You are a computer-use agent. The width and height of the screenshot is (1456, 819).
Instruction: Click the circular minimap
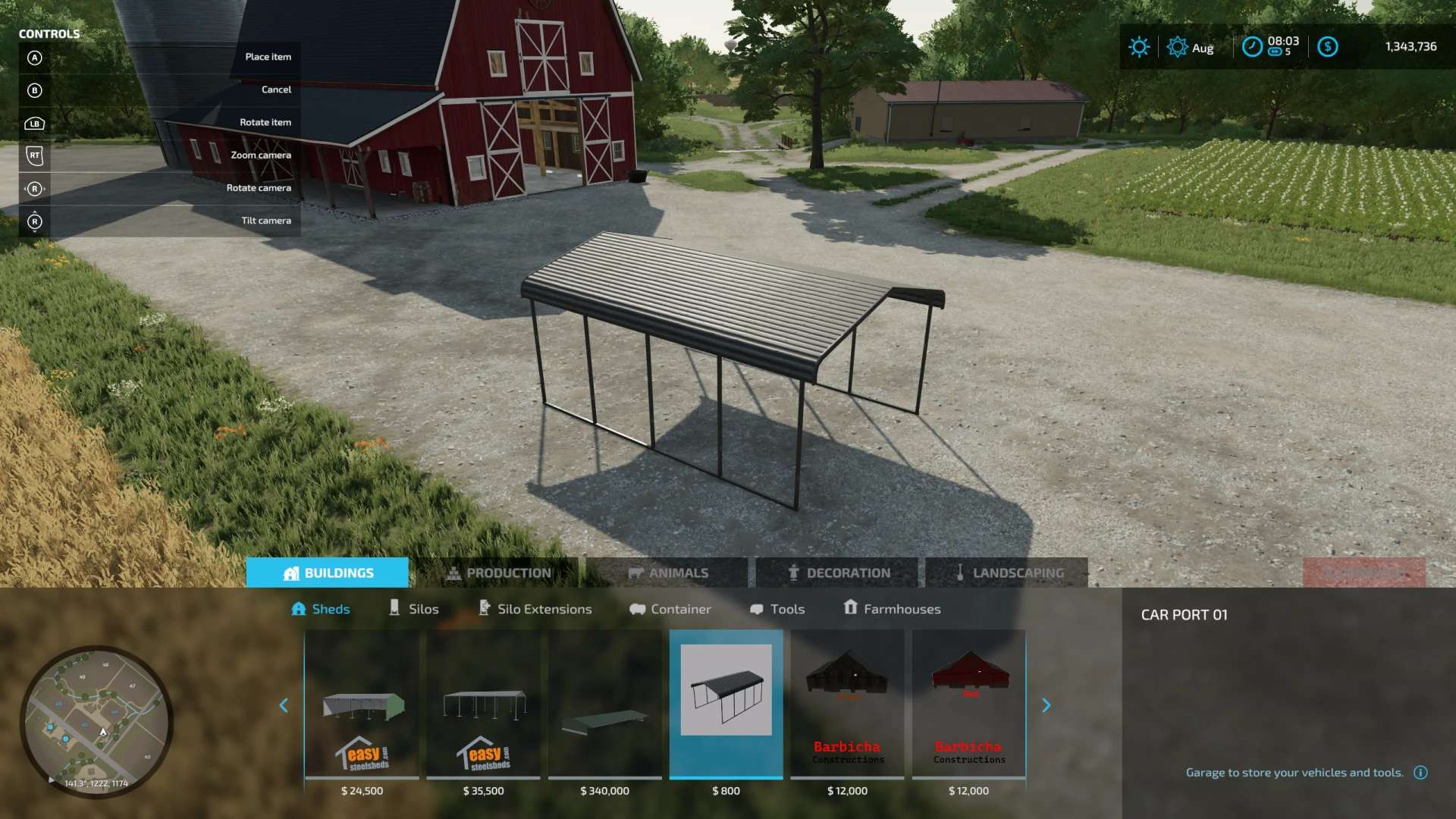click(96, 722)
